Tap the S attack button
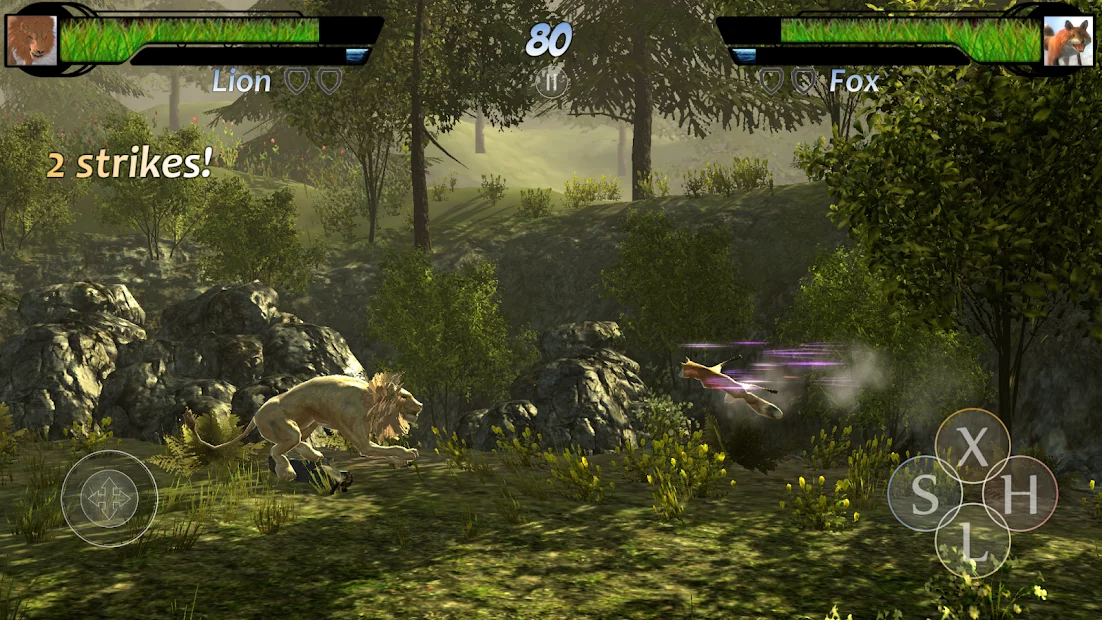Viewport: 1102px width, 620px height. coord(924,494)
